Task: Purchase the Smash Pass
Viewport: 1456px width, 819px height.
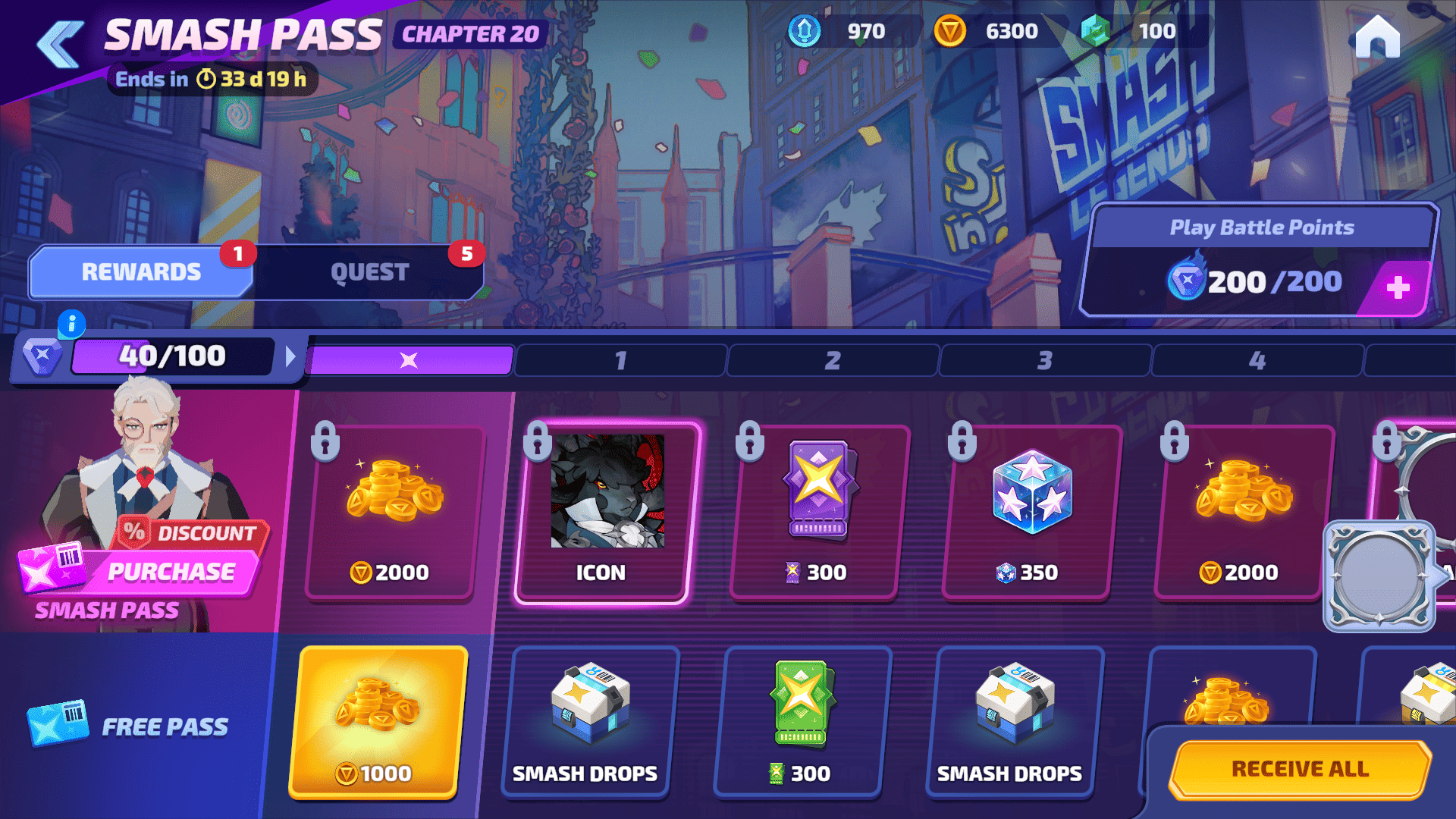Action: coord(171,572)
